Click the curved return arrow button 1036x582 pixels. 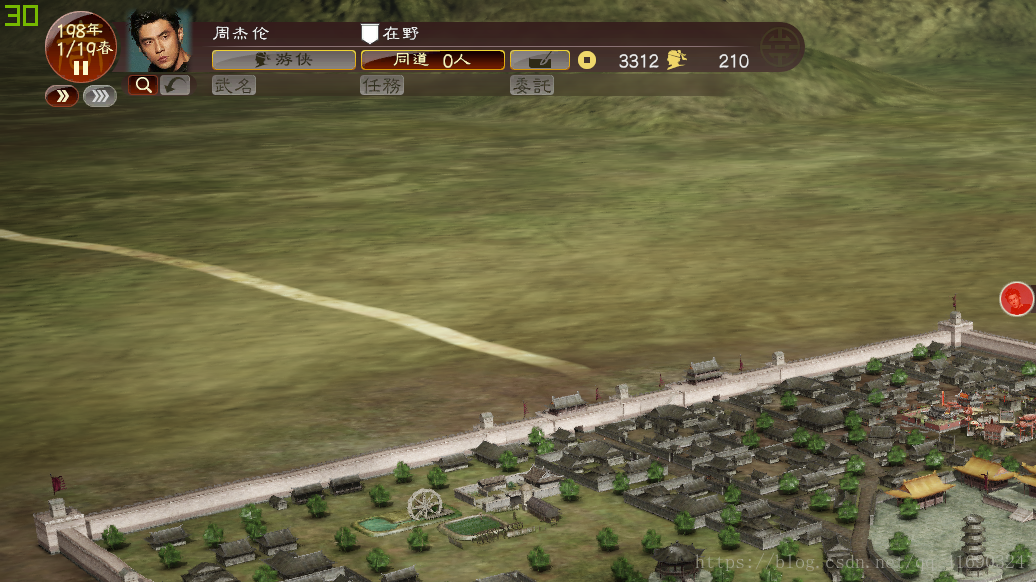175,86
